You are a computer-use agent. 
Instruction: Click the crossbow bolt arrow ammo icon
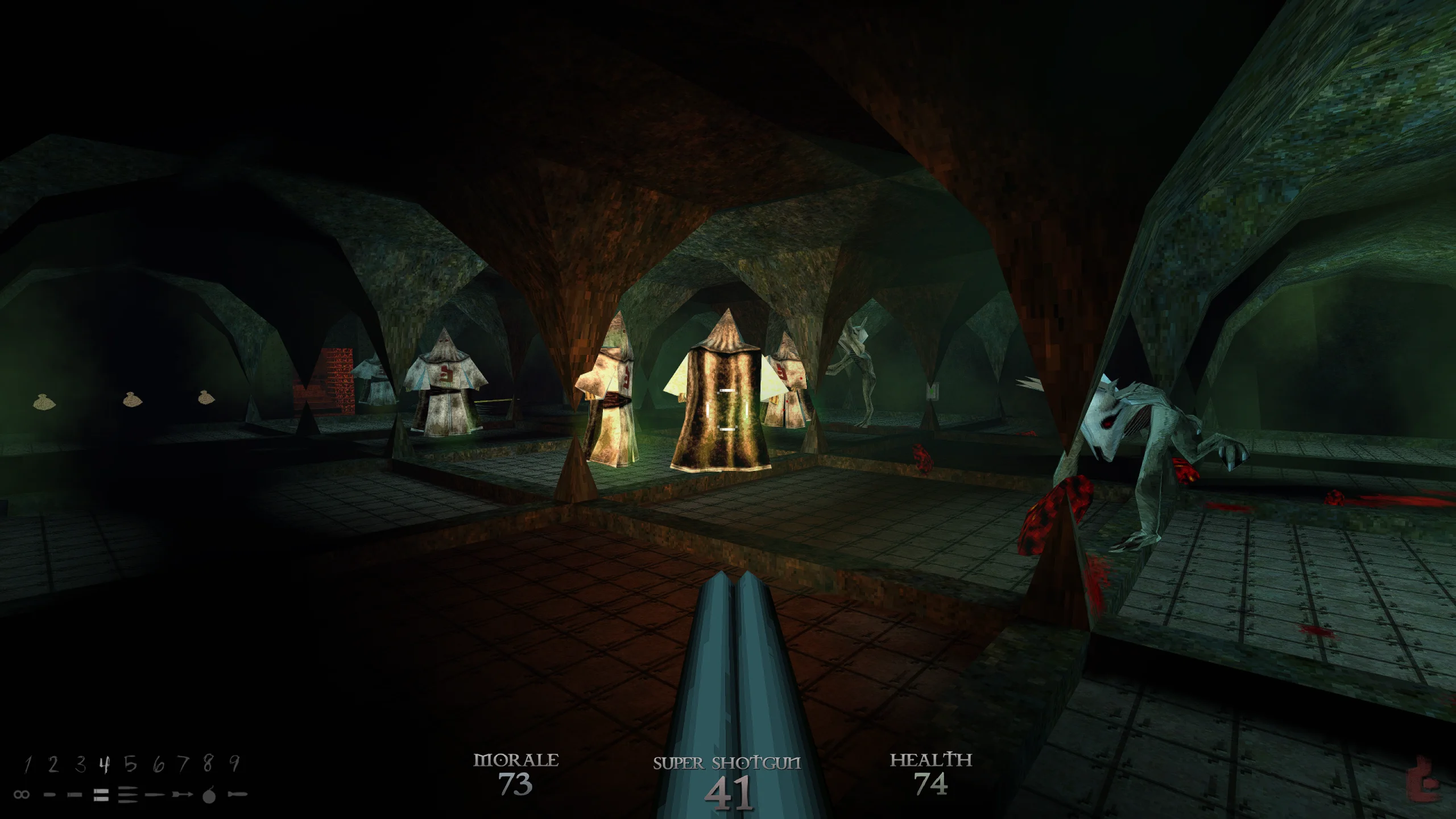[x=182, y=795]
